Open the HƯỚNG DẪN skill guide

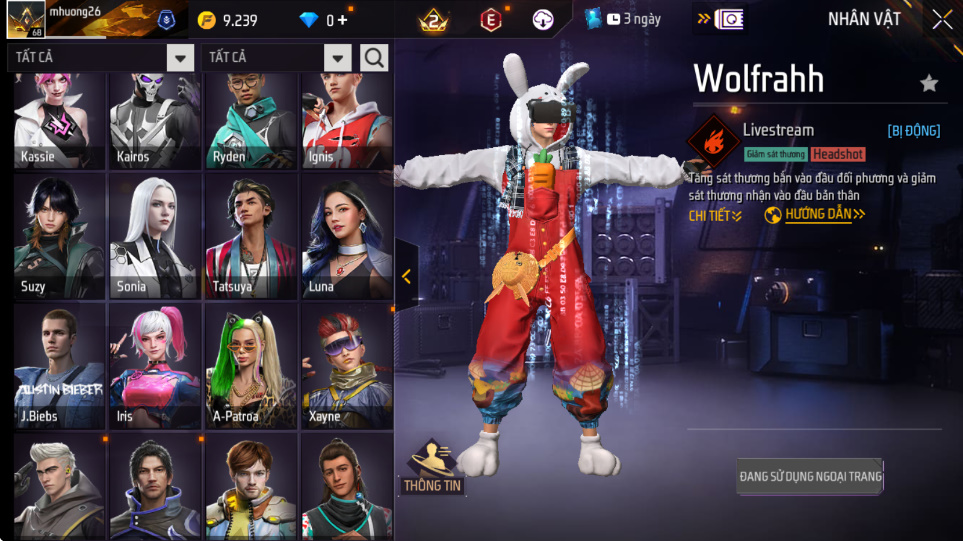point(815,215)
